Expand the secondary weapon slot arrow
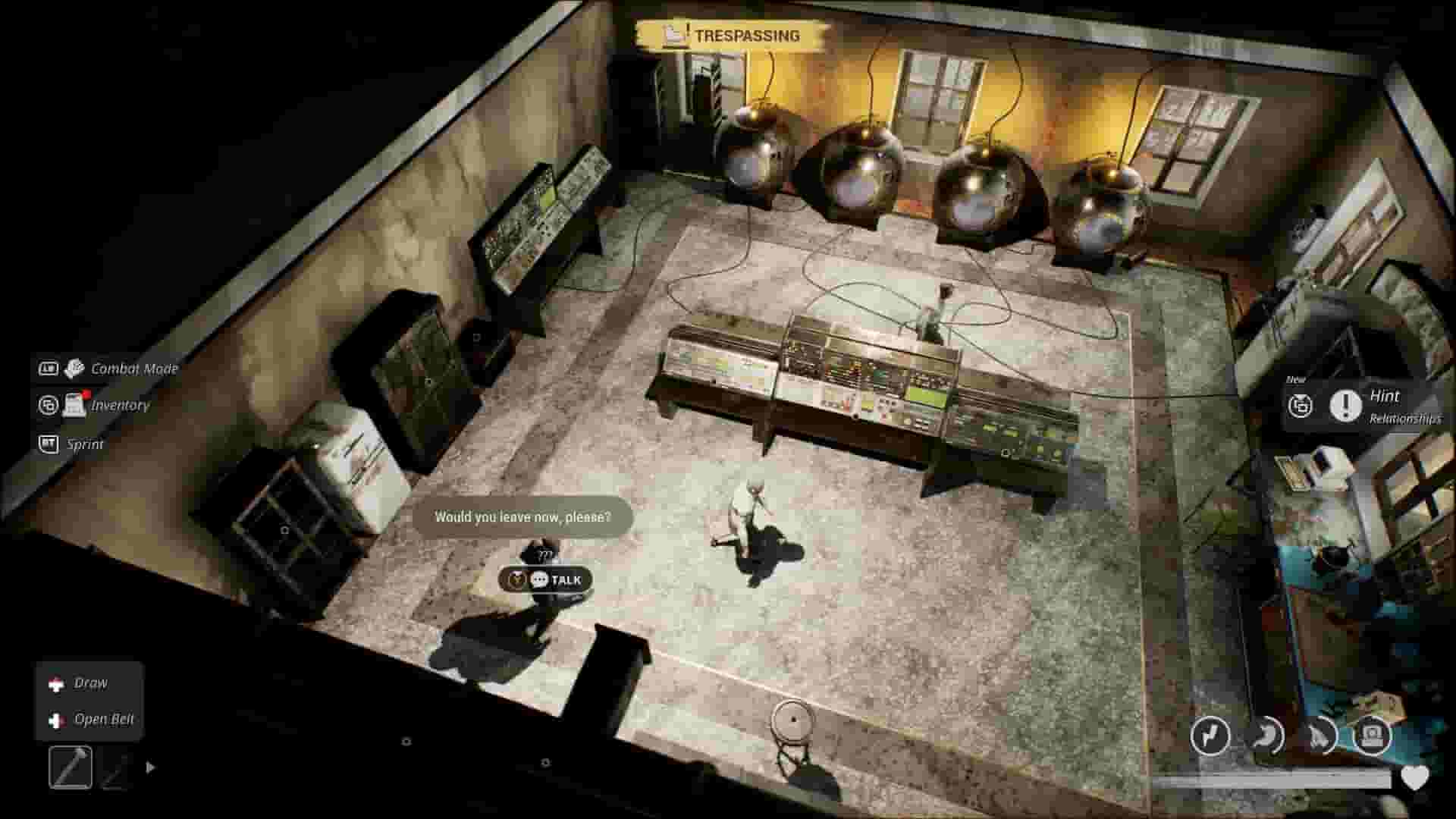The height and width of the screenshot is (819, 1456). coord(149,767)
